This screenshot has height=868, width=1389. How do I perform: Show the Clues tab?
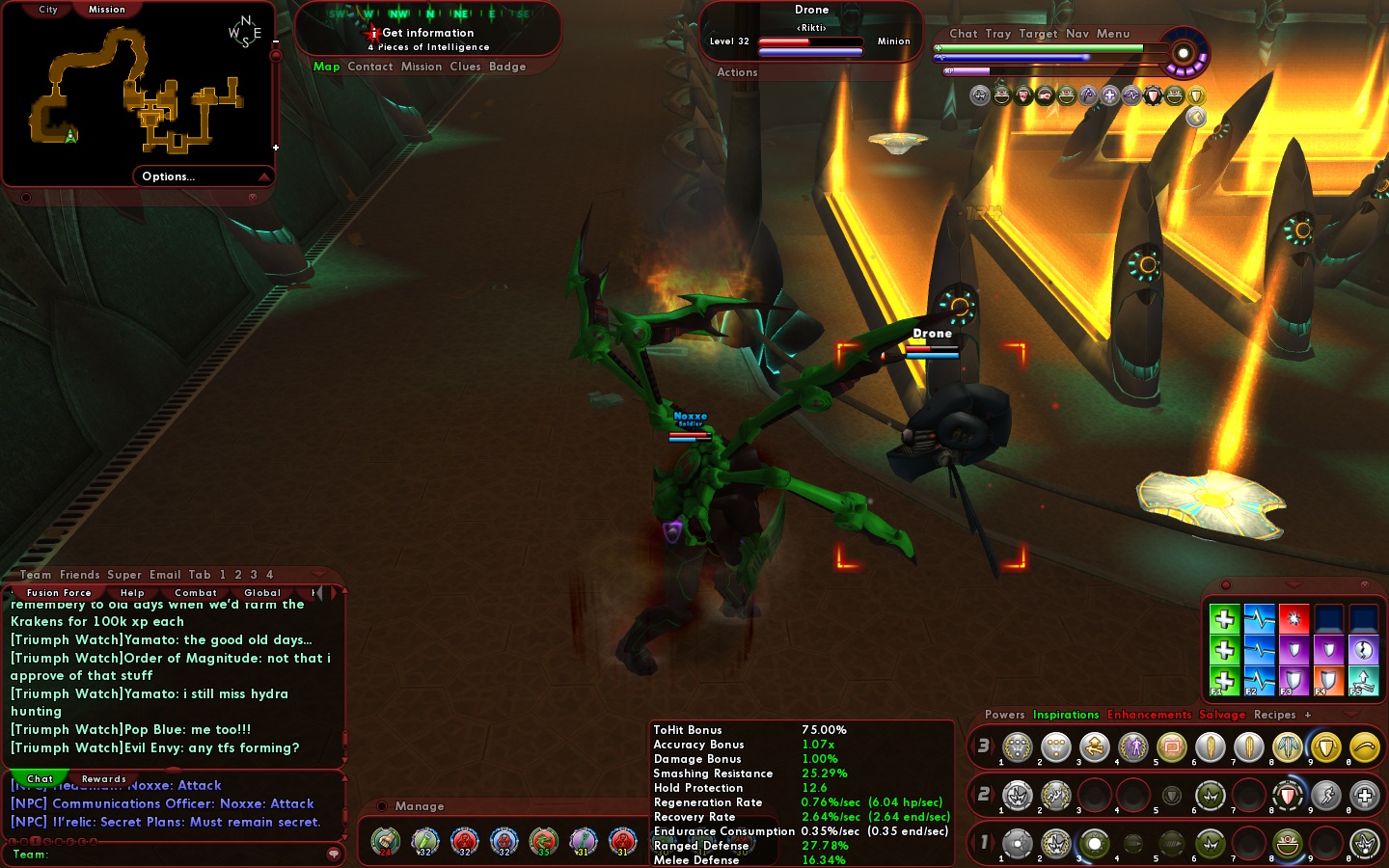tap(465, 67)
